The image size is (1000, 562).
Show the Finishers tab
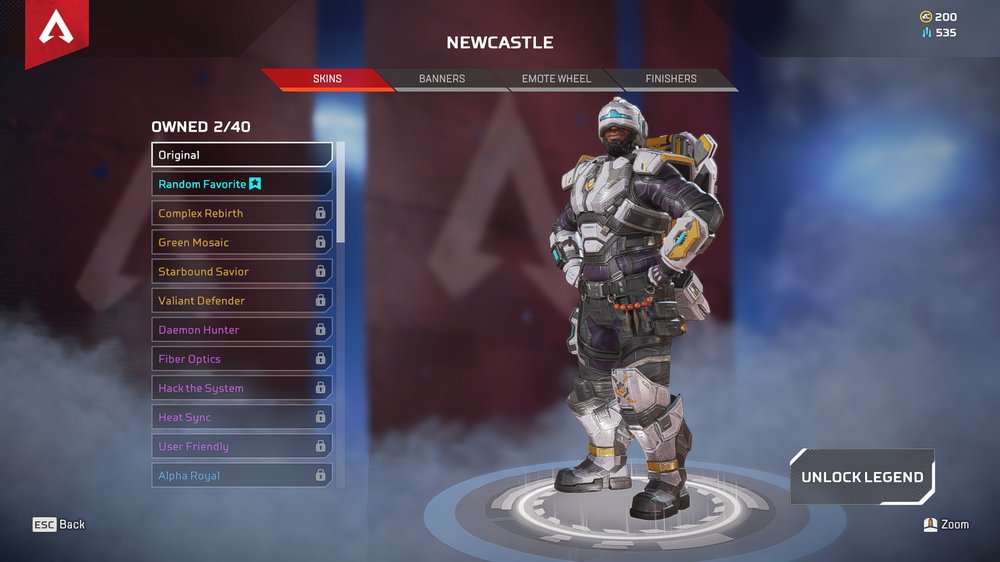tap(671, 79)
